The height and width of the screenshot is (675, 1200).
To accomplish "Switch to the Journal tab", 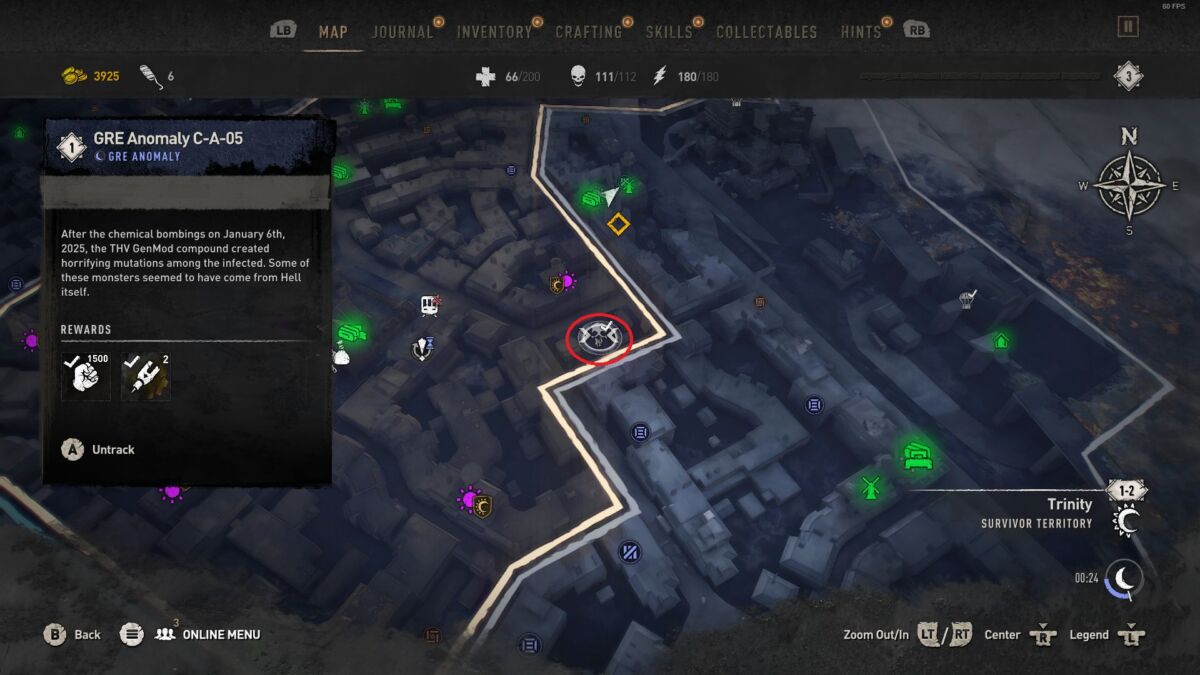I will click(x=402, y=32).
